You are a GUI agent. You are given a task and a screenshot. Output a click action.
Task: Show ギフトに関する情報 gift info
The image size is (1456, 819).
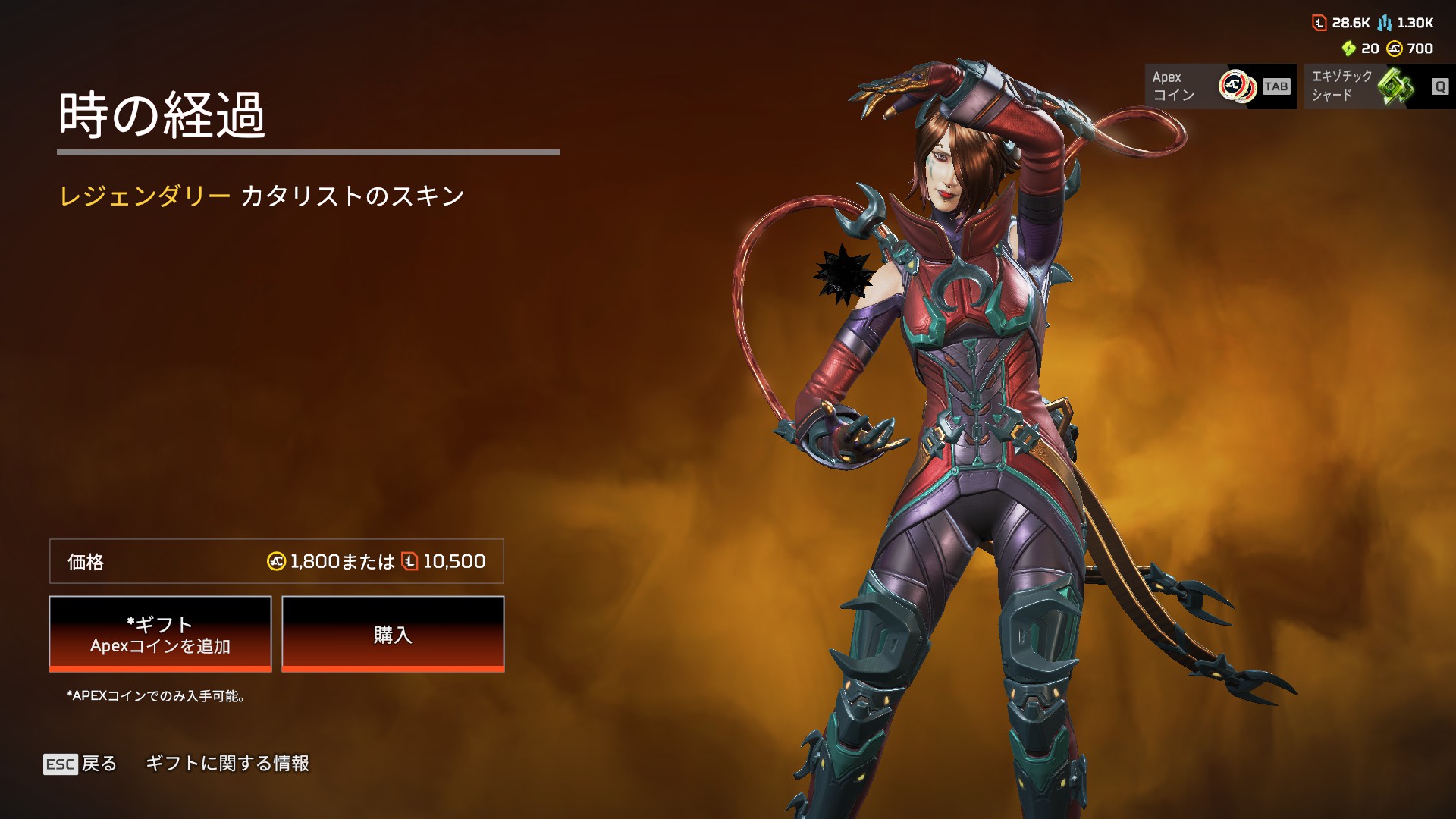(227, 764)
